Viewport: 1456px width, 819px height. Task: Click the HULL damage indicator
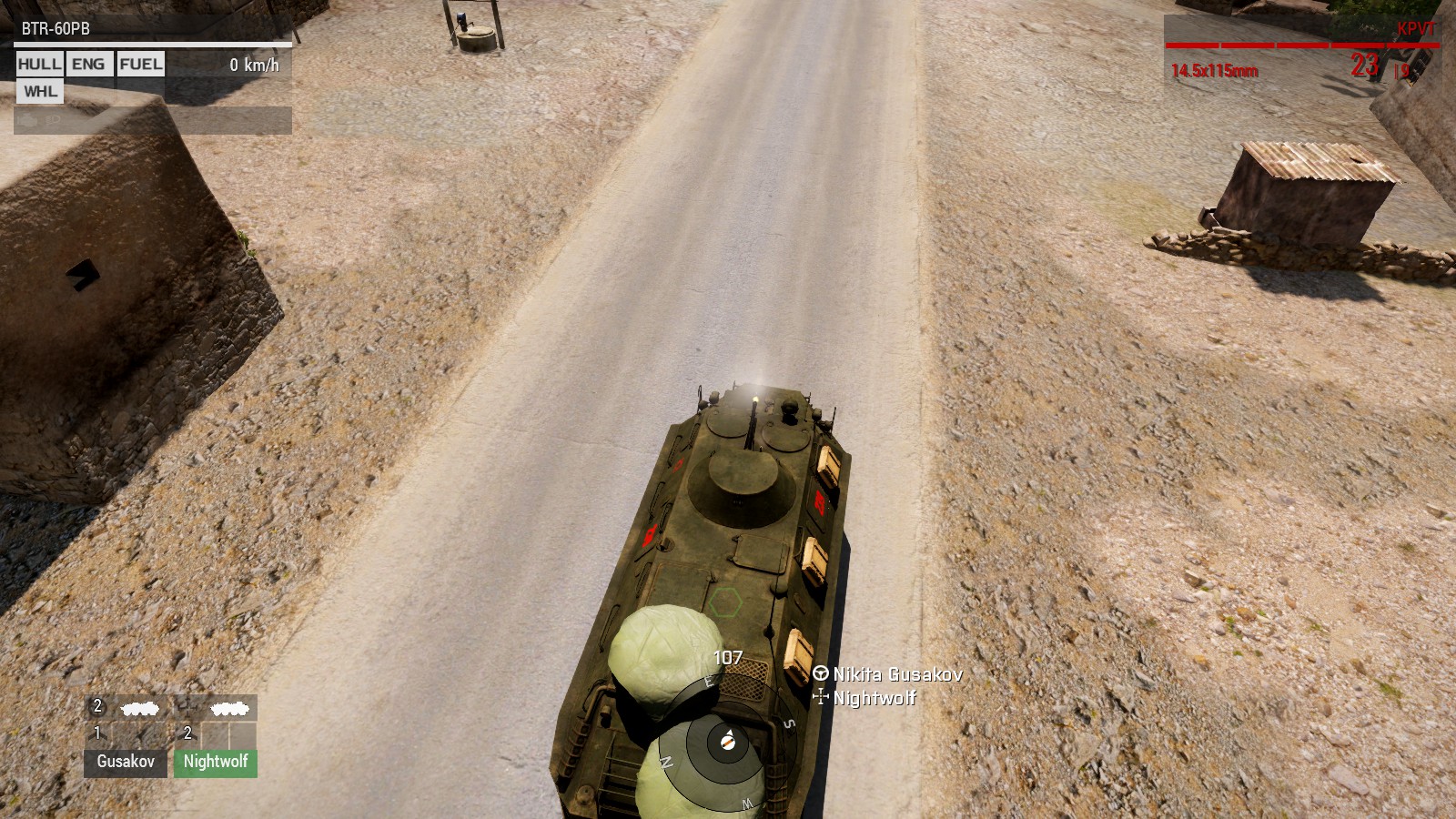(x=40, y=65)
